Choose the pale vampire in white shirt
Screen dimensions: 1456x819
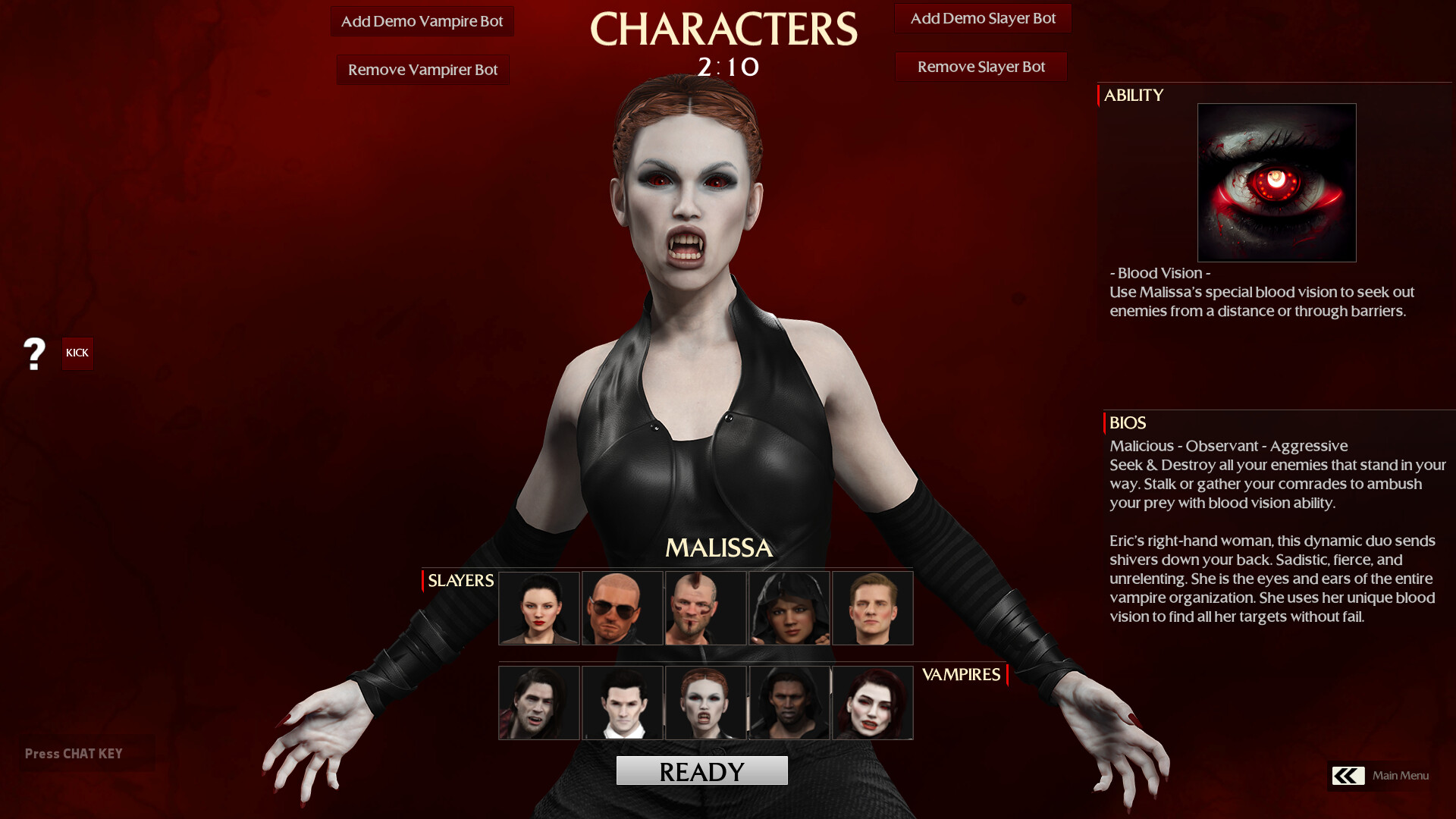(623, 703)
